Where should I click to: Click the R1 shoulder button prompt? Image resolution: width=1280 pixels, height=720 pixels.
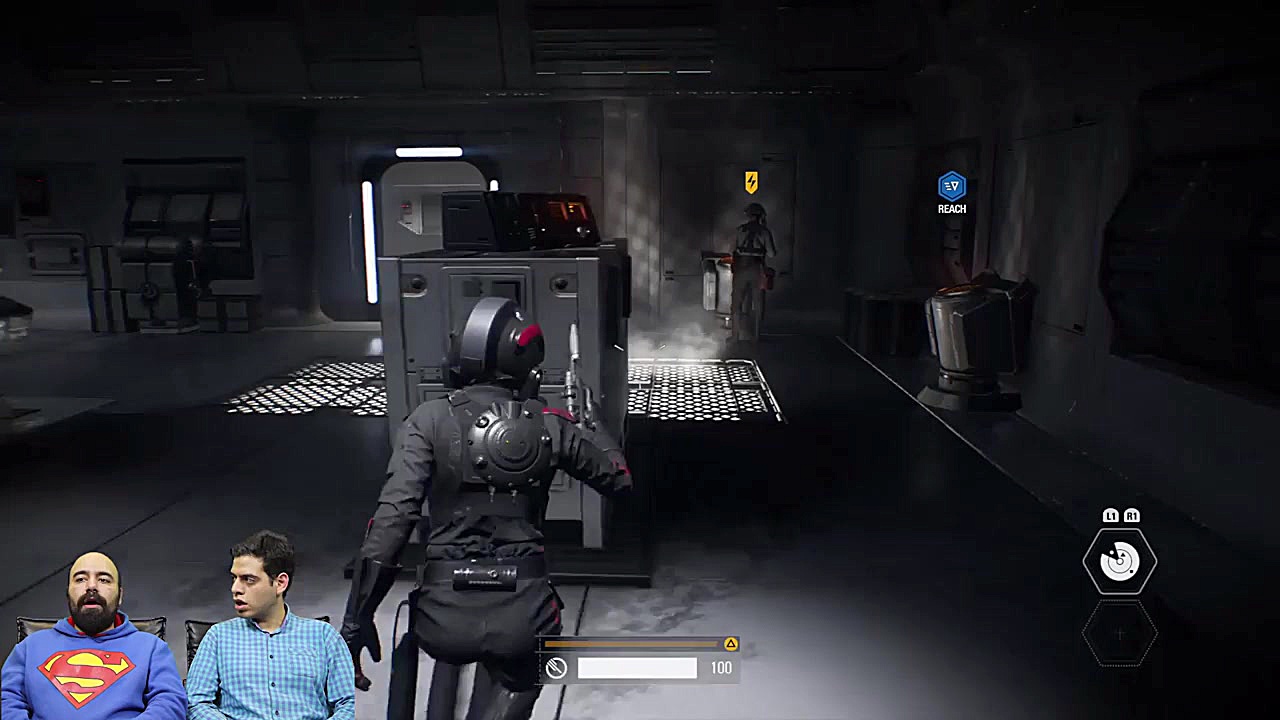click(1133, 514)
